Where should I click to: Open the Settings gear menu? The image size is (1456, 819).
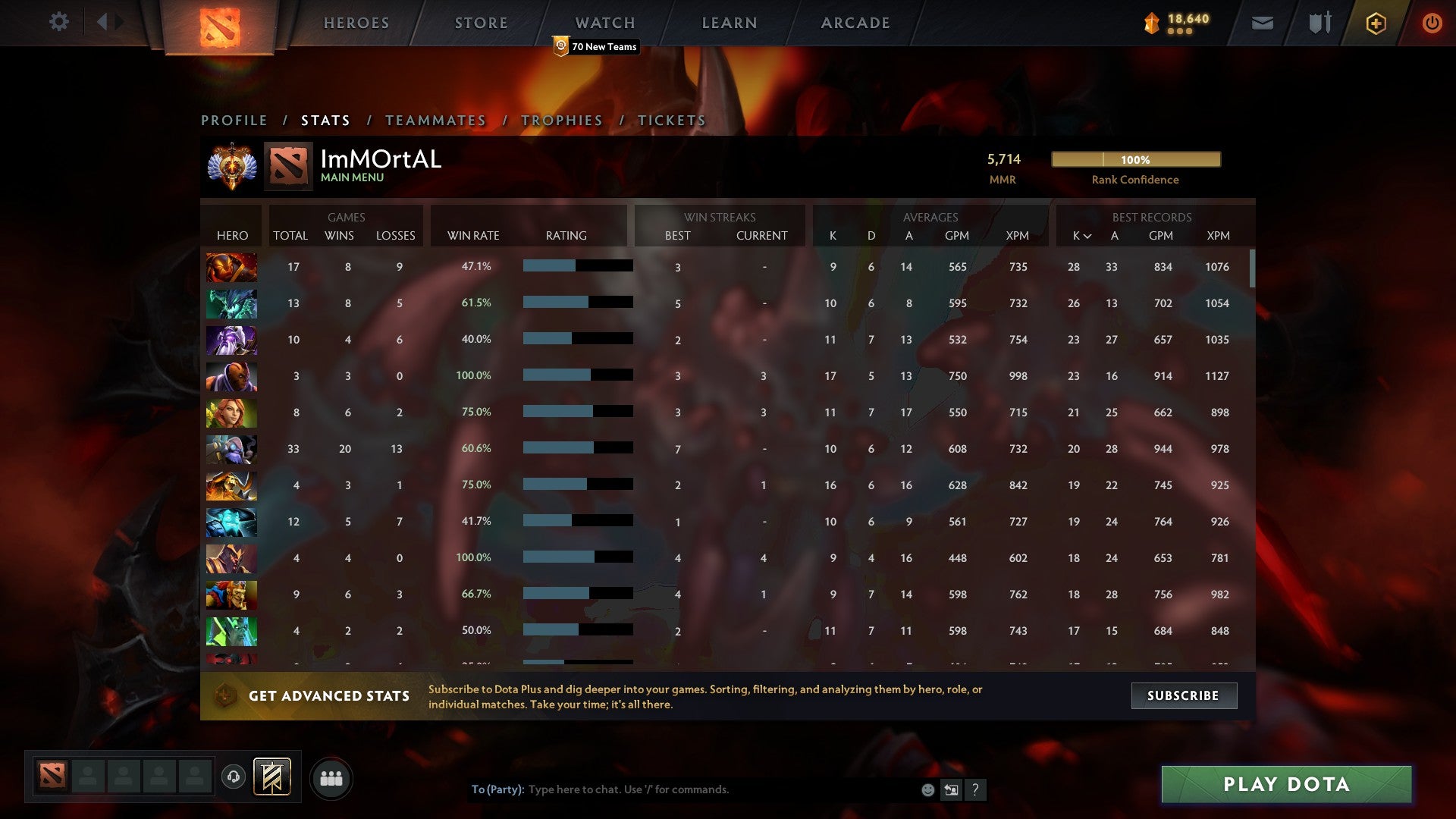click(x=59, y=22)
